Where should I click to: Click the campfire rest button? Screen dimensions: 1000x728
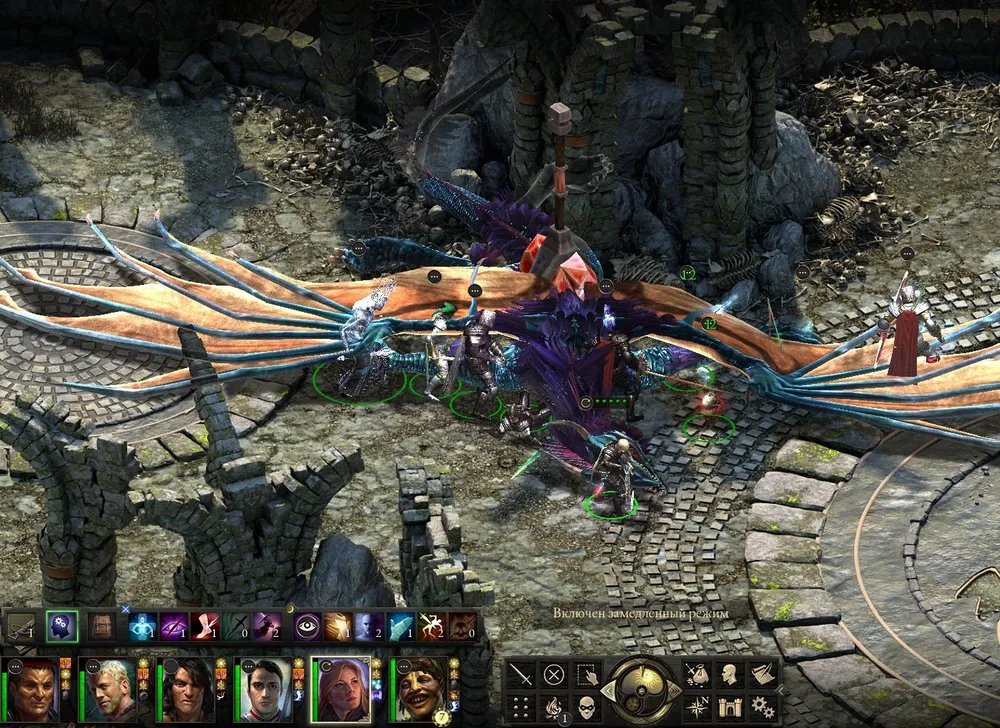click(x=553, y=707)
